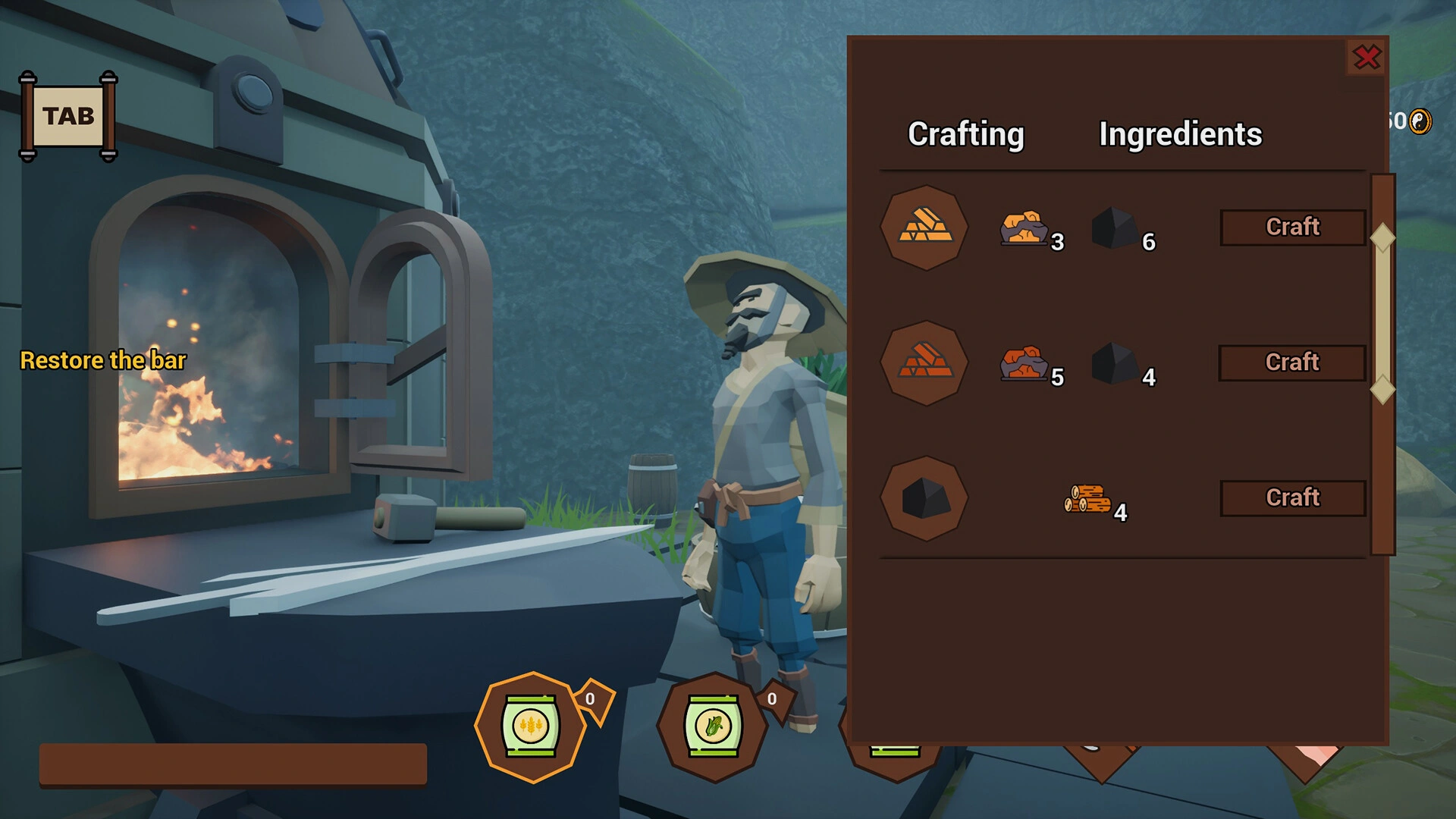Viewport: 1456px width, 819px height.
Task: Craft the copper bars recipe
Action: coord(1292,362)
